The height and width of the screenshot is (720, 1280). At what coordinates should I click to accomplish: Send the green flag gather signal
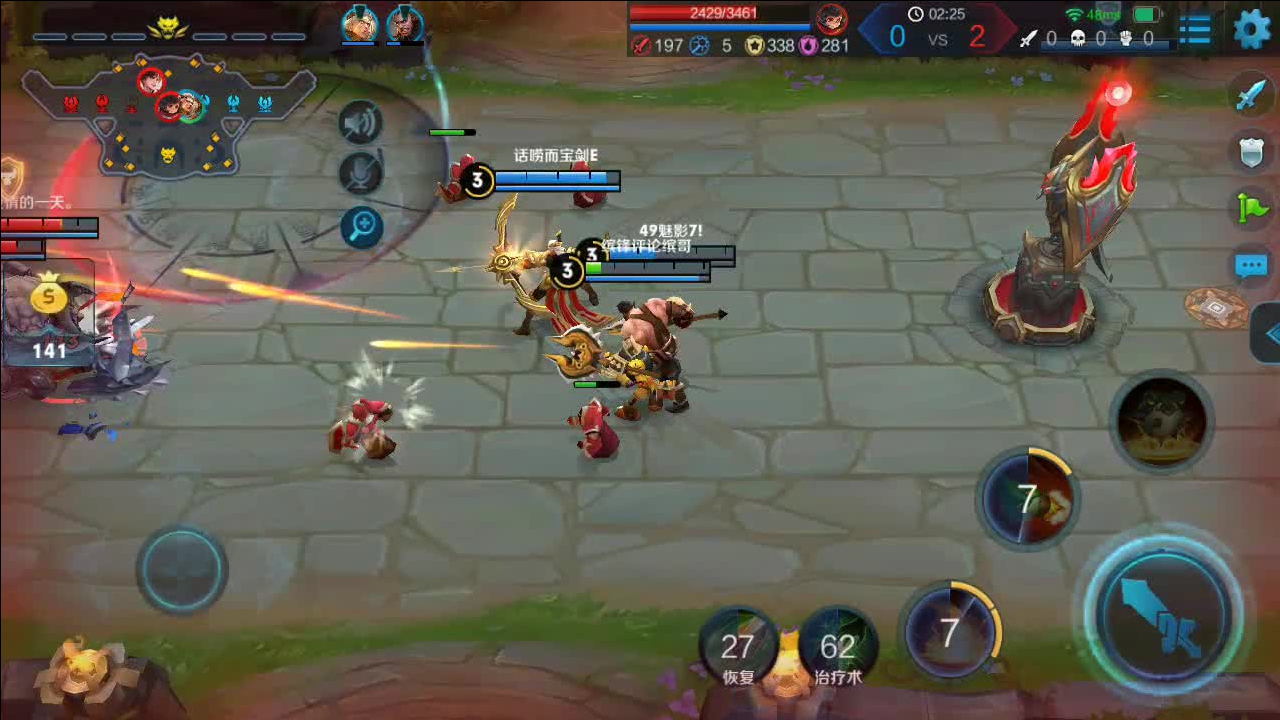[x=1252, y=208]
